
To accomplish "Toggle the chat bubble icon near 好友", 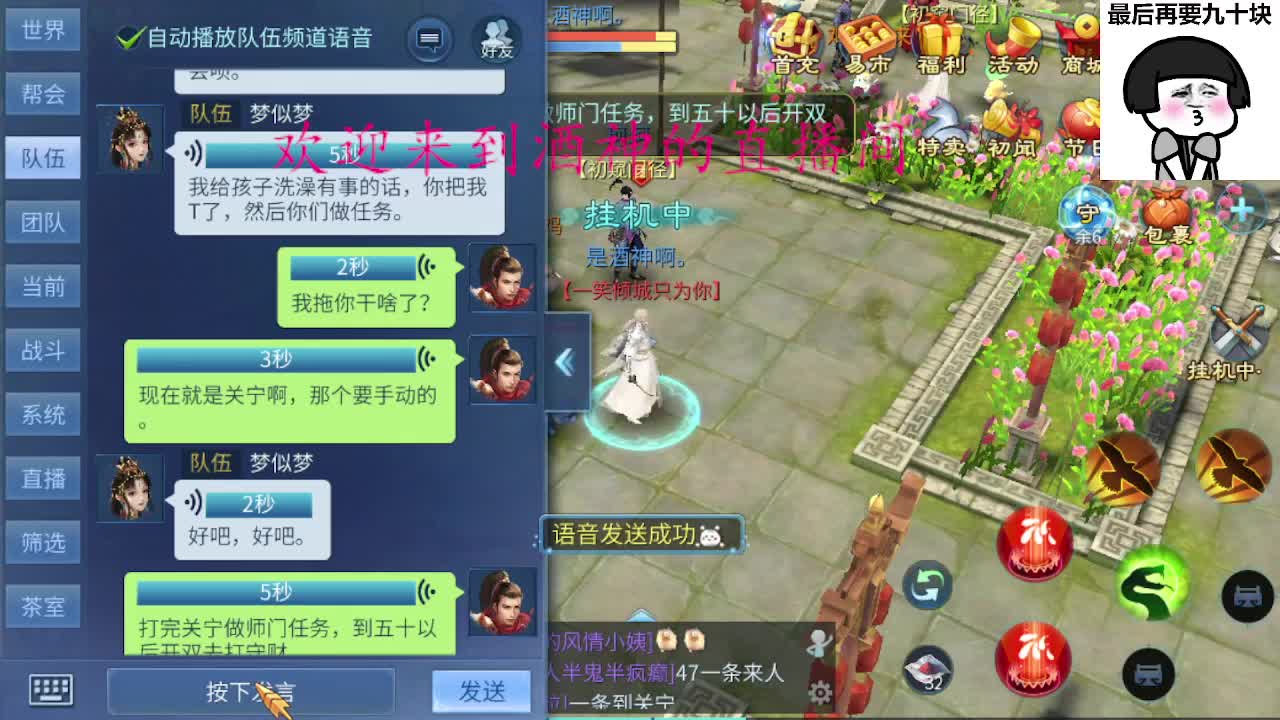I will tap(430, 38).
